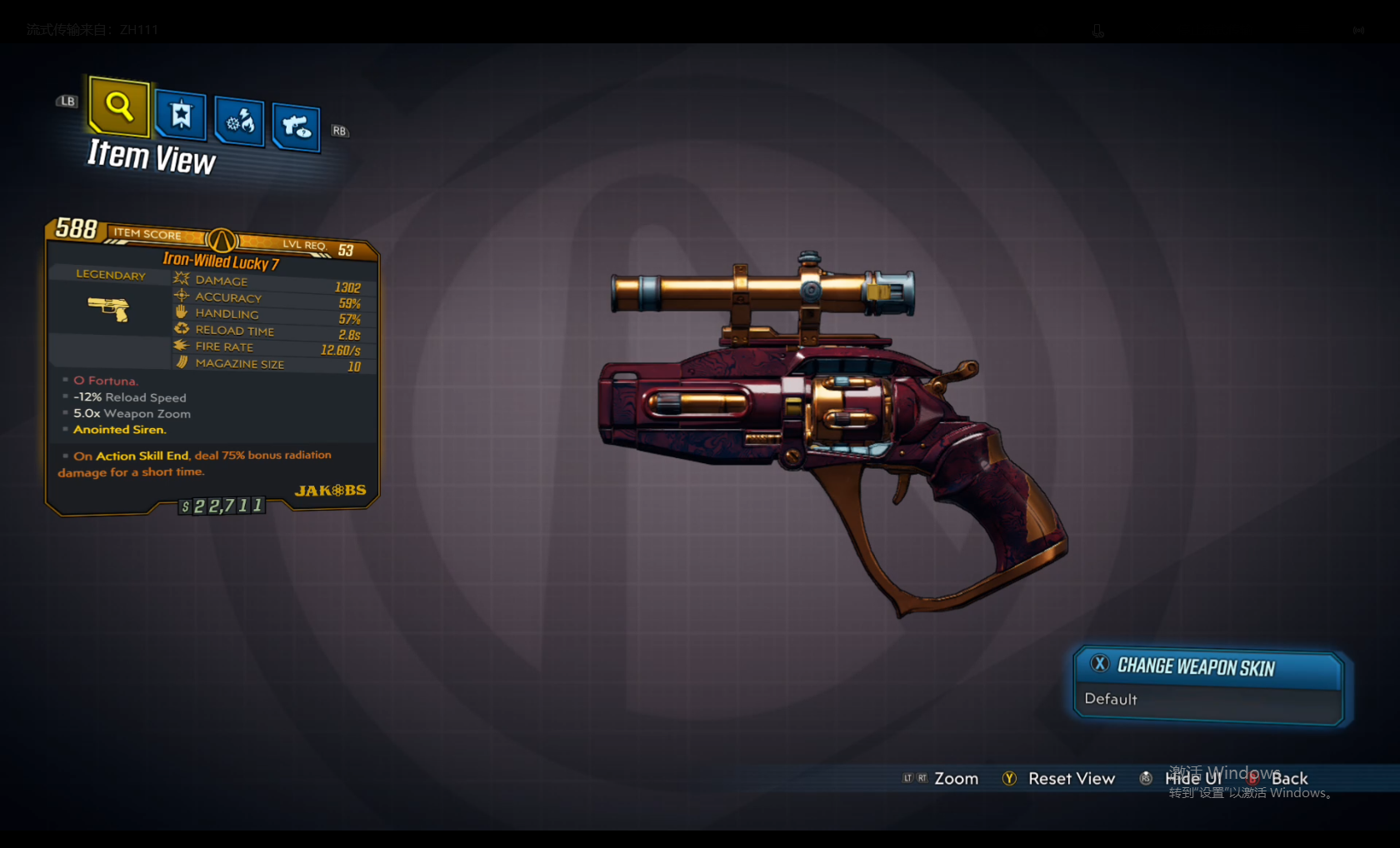Screen dimensions: 1400x848
Task: Toggle Hide UI
Action: pyautogui.click(x=1192, y=778)
